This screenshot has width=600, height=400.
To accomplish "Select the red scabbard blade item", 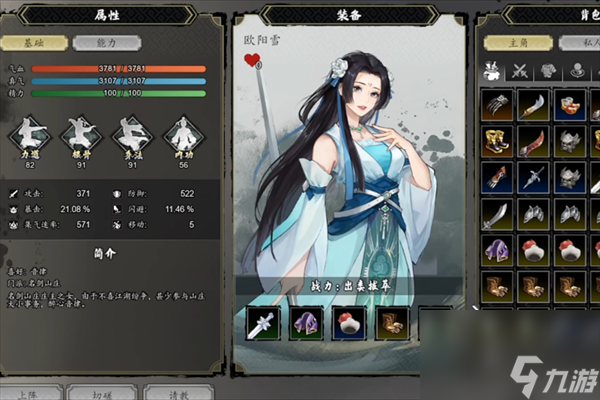I will click(x=534, y=141).
